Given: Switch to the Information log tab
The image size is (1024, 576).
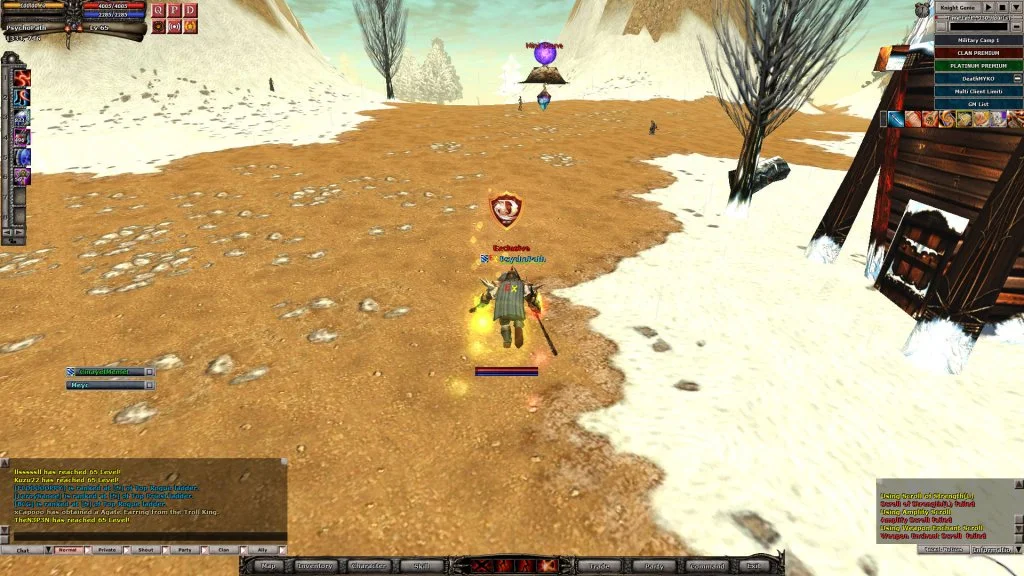Looking at the screenshot, I should pos(992,549).
